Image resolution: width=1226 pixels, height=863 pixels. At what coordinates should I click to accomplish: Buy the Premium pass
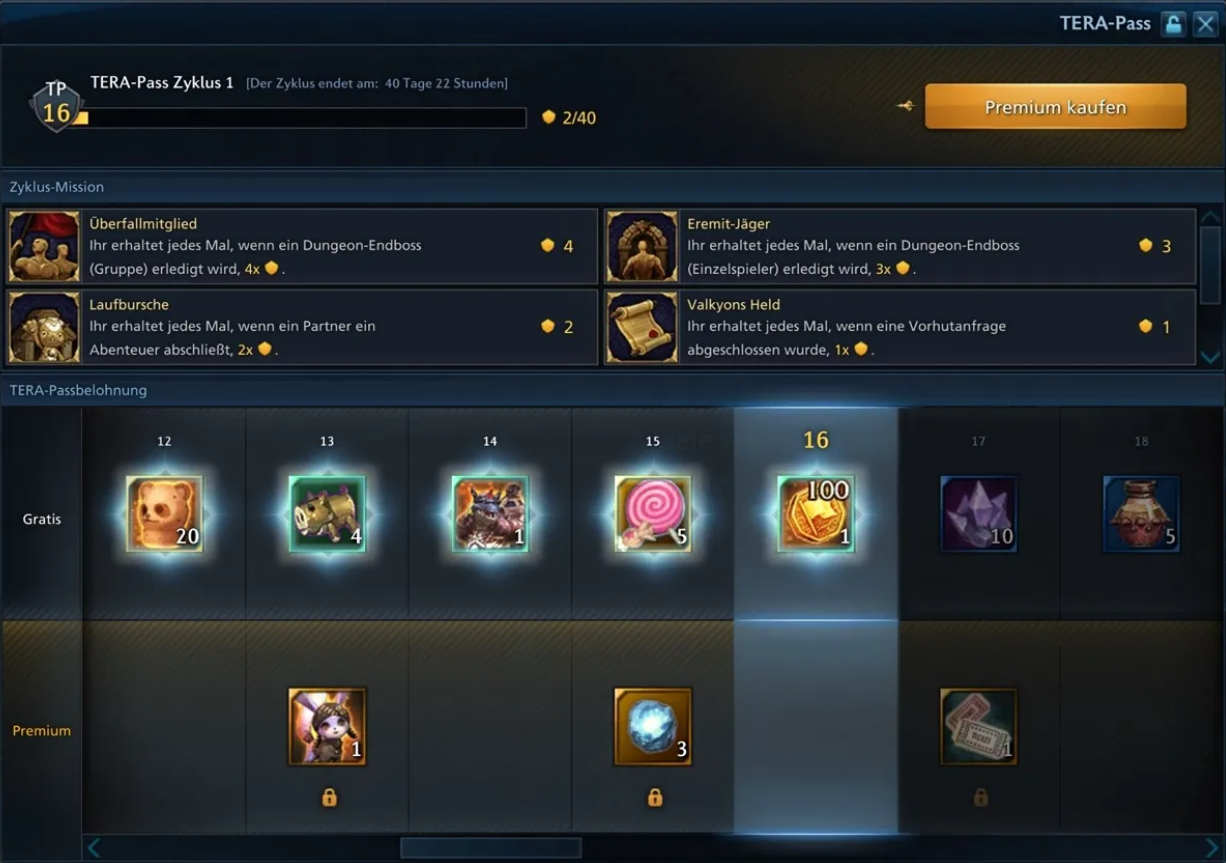pos(1055,107)
